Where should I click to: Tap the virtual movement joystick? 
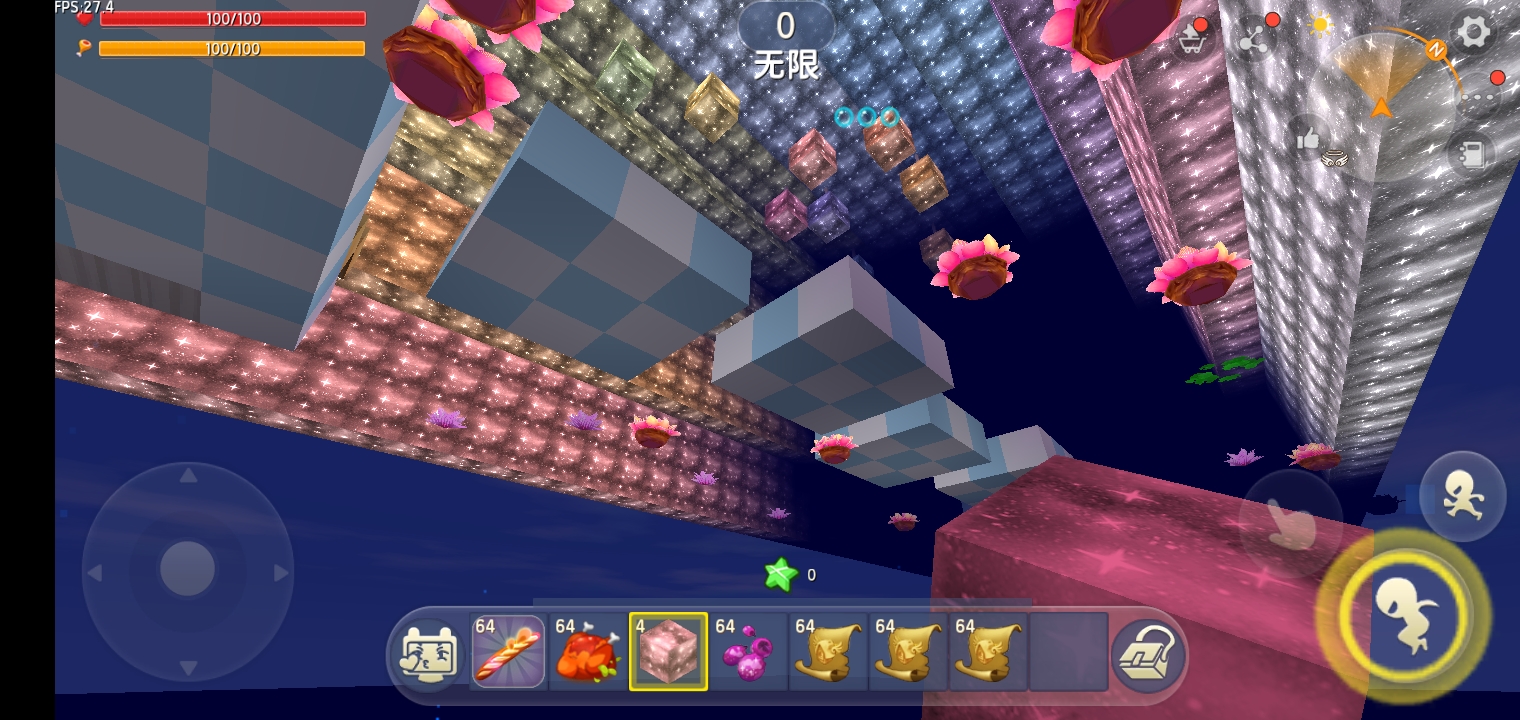pyautogui.click(x=187, y=571)
